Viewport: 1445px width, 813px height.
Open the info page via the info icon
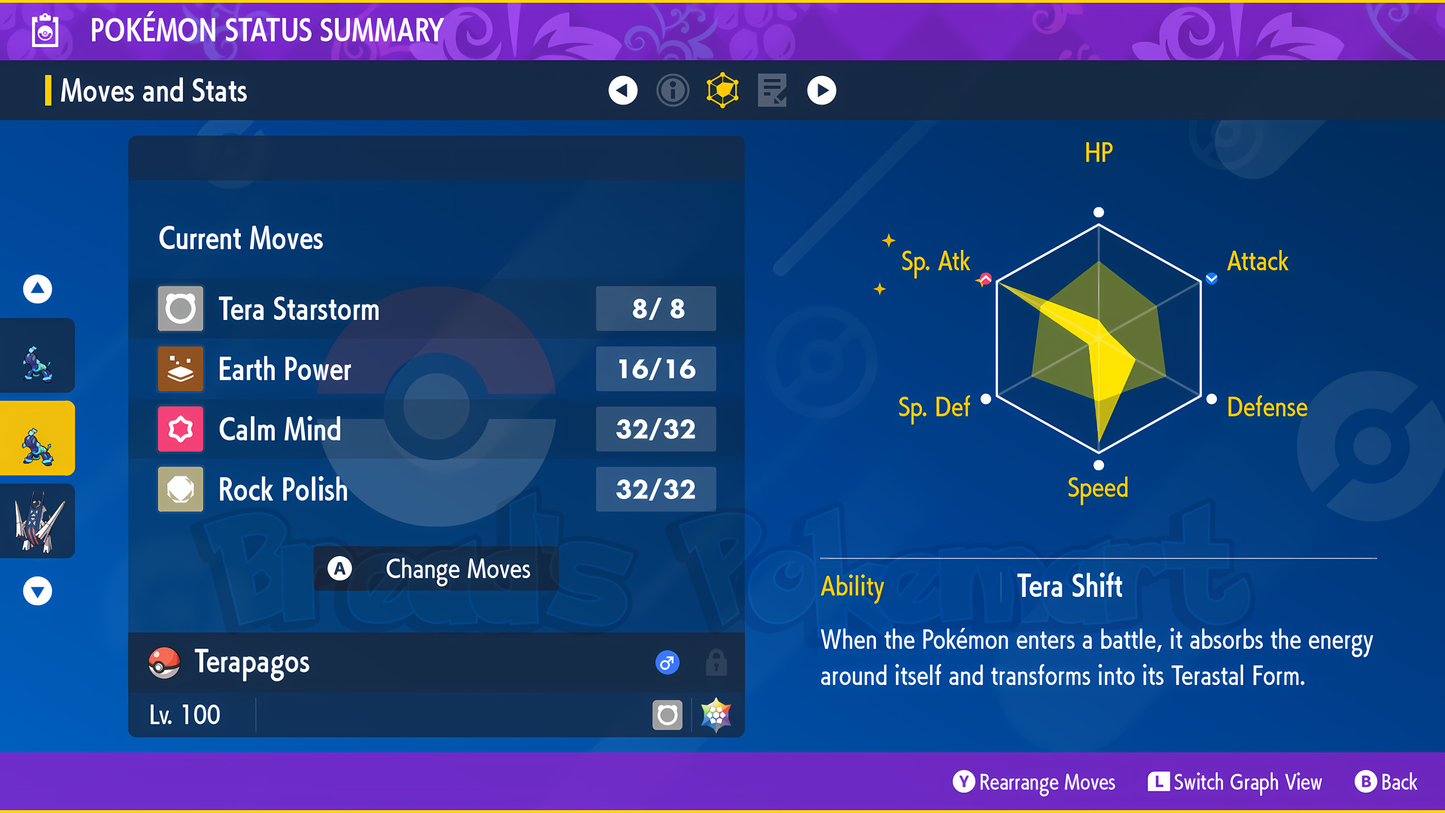[x=672, y=90]
